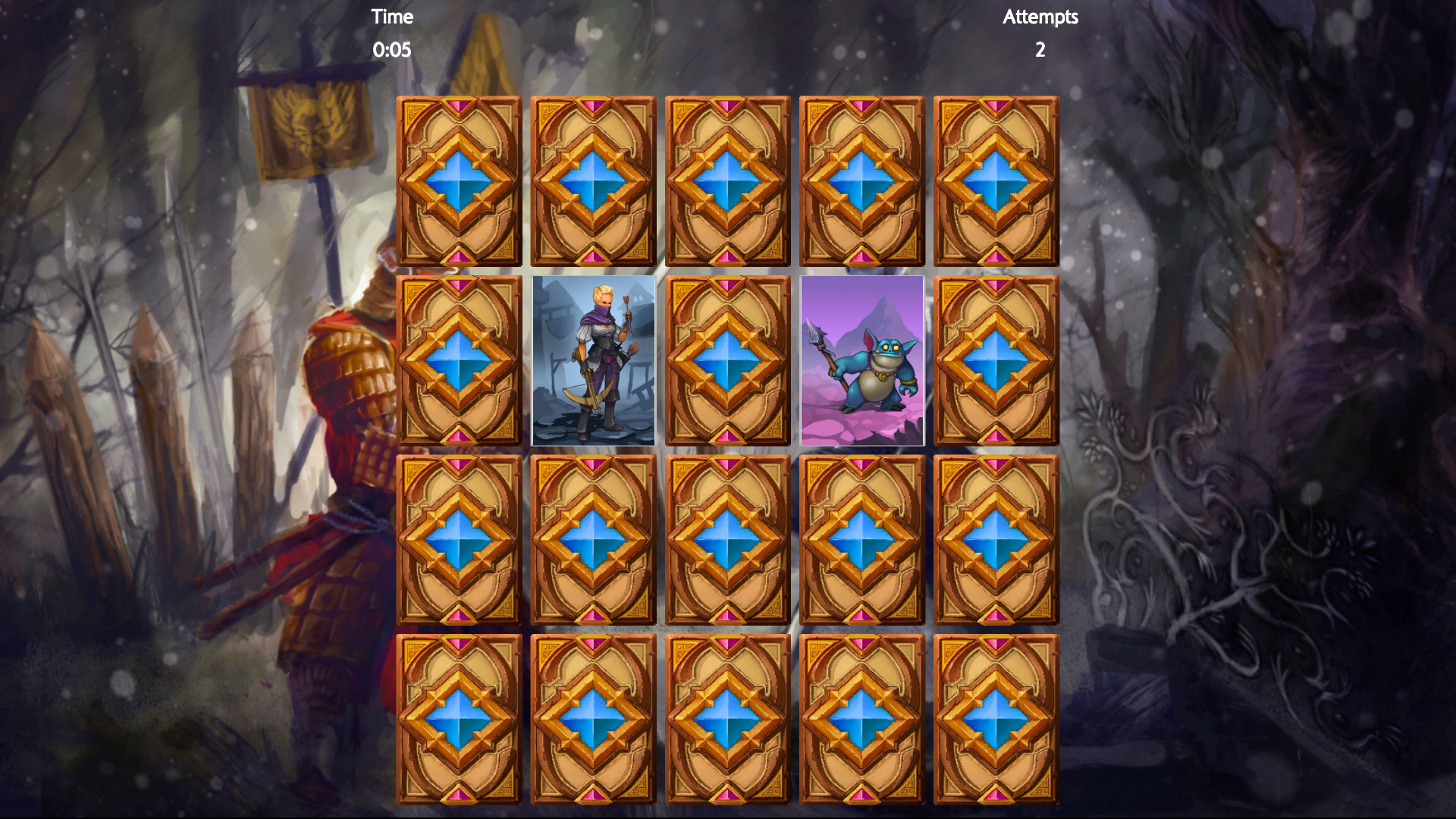The height and width of the screenshot is (819, 1456).
Task: Flip the fourth card in the top row
Action: click(x=861, y=180)
